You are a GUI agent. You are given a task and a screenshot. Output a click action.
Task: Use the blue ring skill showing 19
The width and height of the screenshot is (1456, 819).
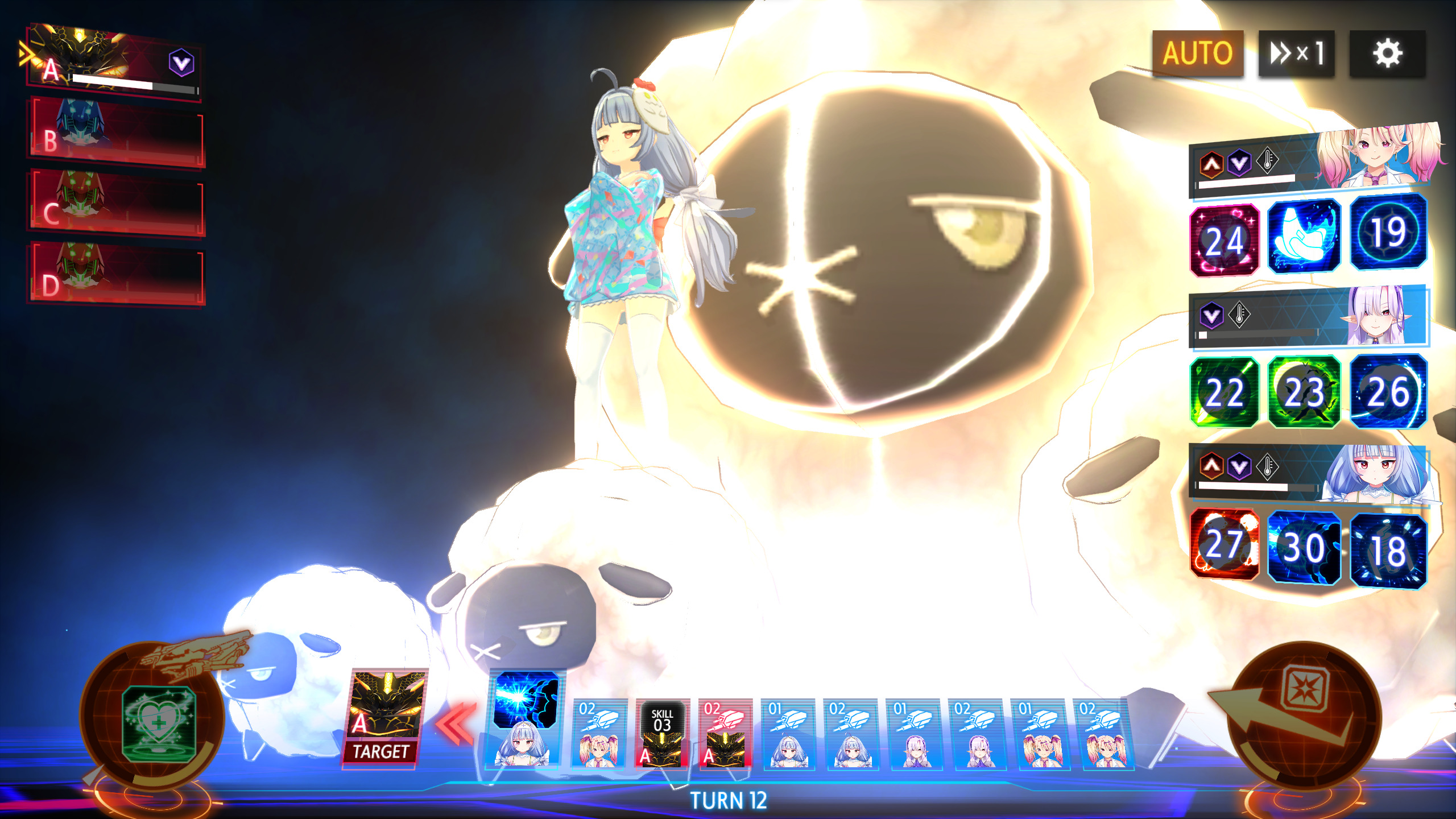[1388, 232]
